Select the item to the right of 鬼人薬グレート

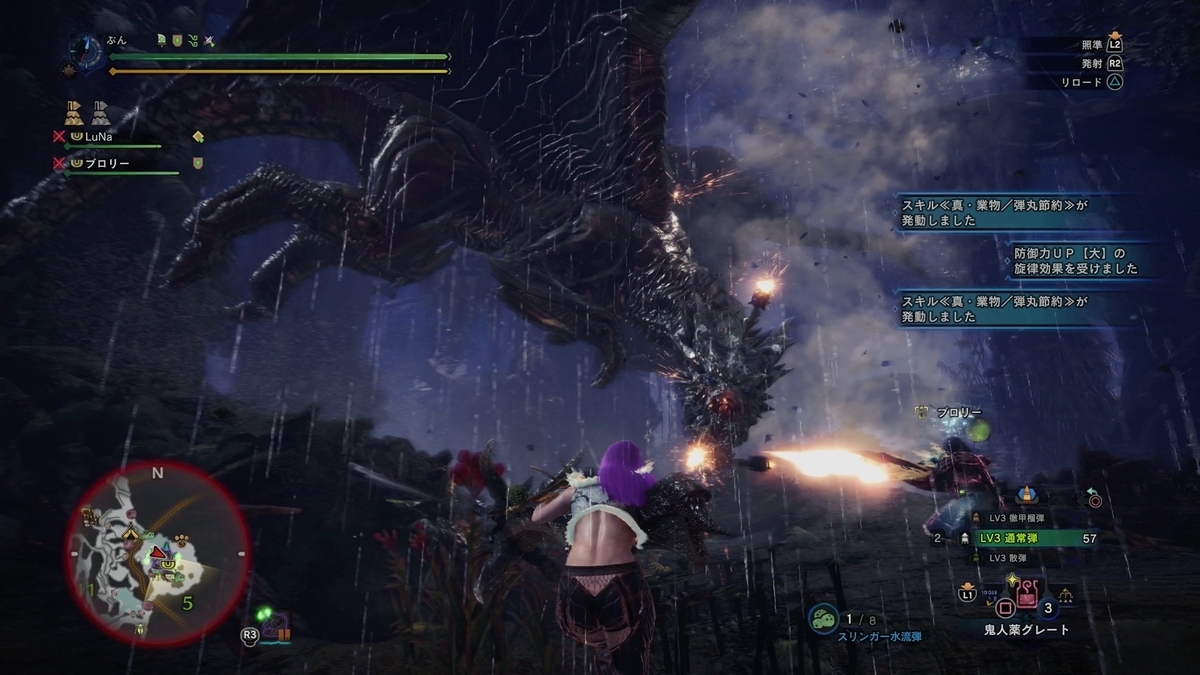pos(1067,595)
